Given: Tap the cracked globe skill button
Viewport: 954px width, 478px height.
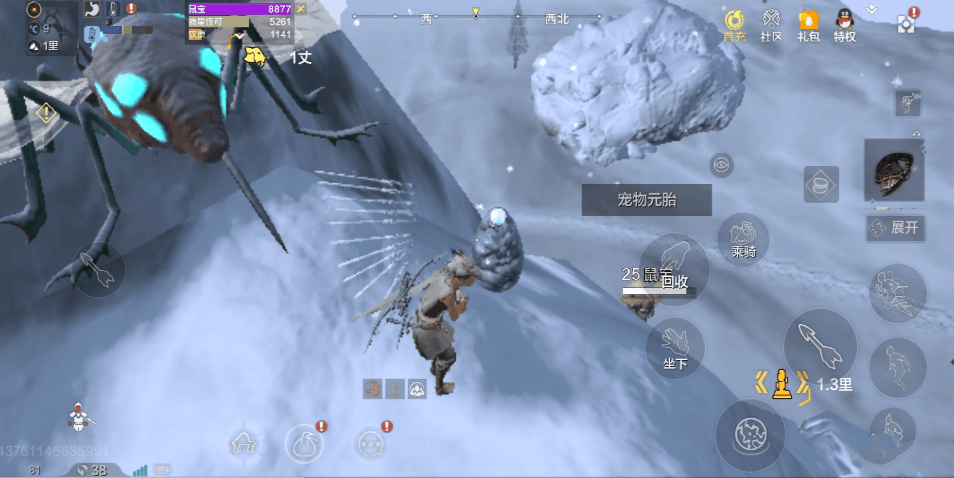Looking at the screenshot, I should 749,433.
